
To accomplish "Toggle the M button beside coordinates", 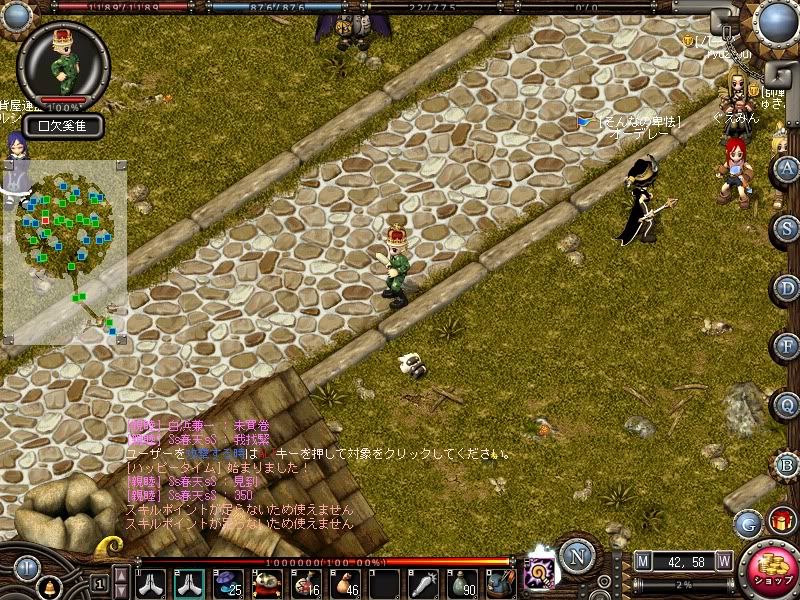I will click(643, 561).
